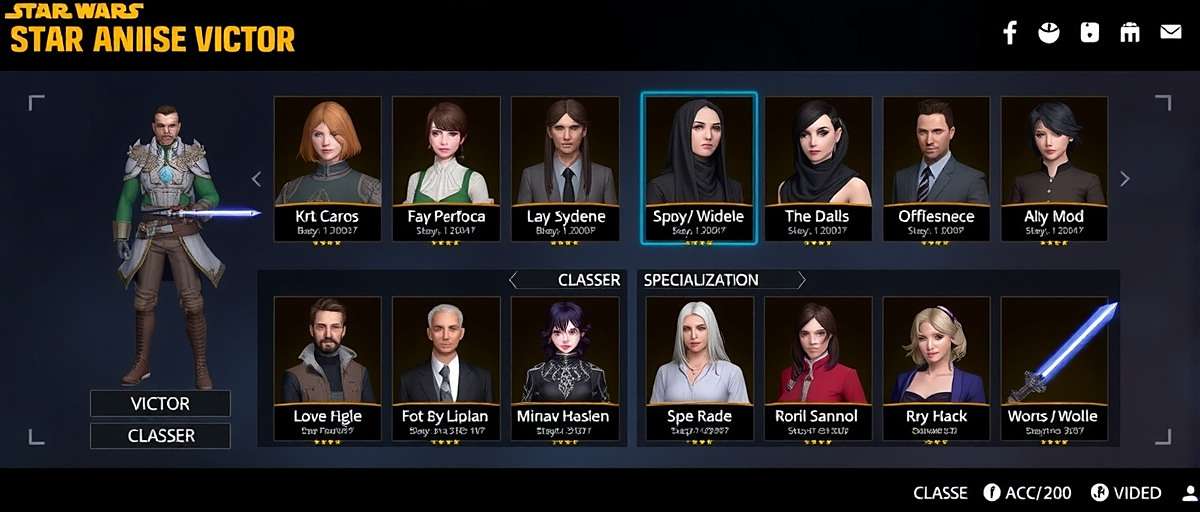This screenshot has height=512, width=1200.
Task: Show the next characters with right arrow
Action: tap(1125, 179)
